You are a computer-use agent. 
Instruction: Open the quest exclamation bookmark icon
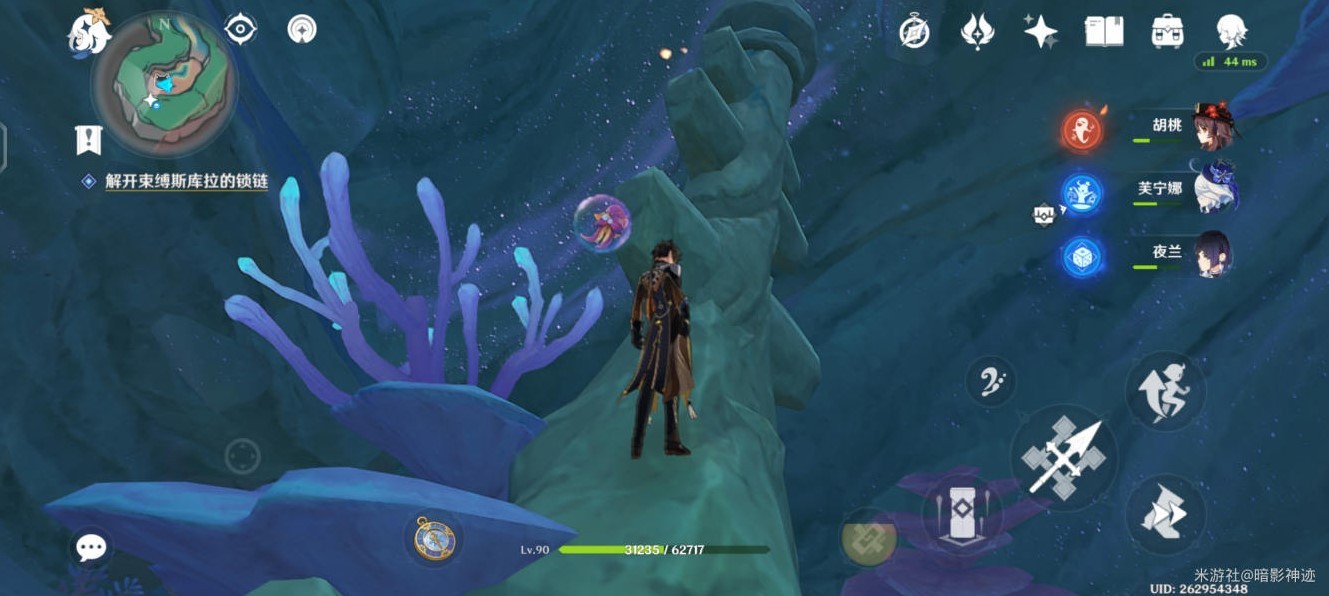(x=89, y=139)
